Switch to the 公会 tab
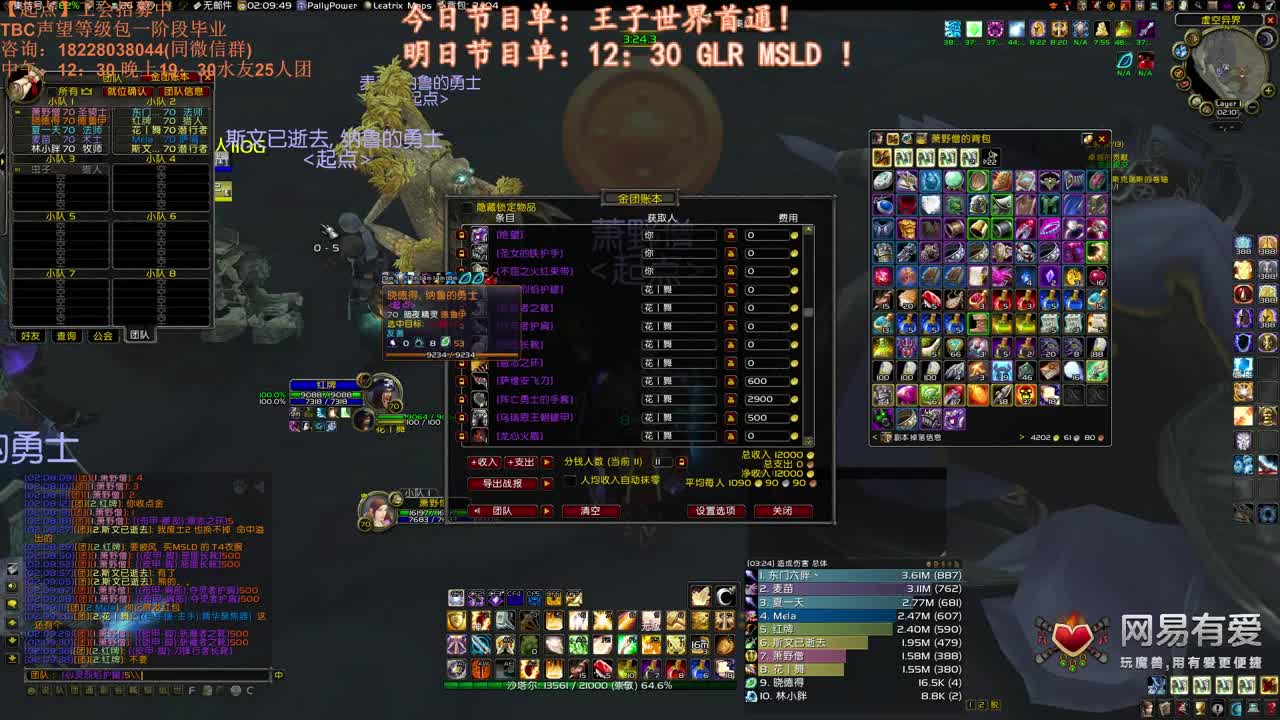This screenshot has width=1280, height=720. point(102,335)
